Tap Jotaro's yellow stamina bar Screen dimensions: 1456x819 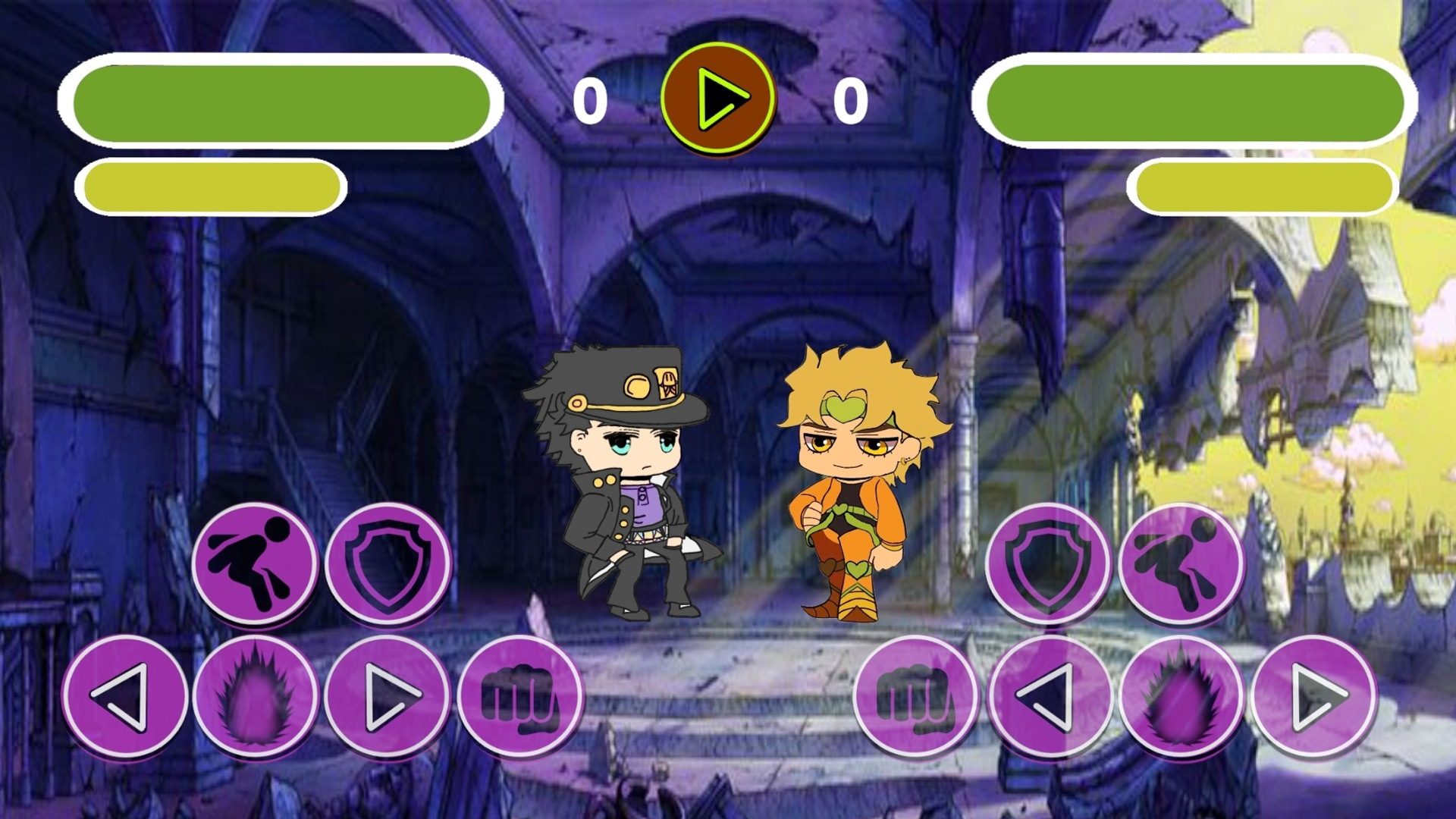[x=212, y=185]
